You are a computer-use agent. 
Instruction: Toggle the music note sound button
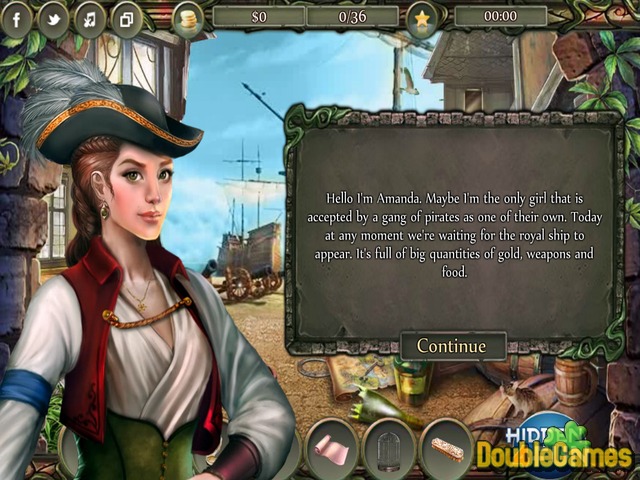90,18
